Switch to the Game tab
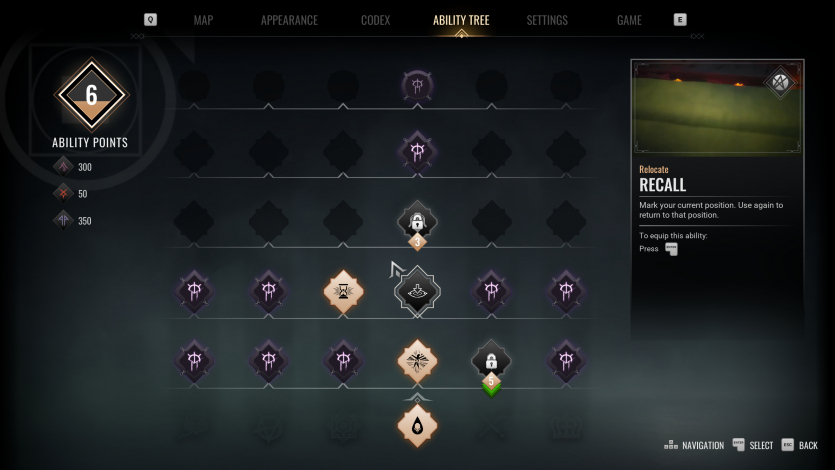This screenshot has width=835, height=470. coord(629,20)
